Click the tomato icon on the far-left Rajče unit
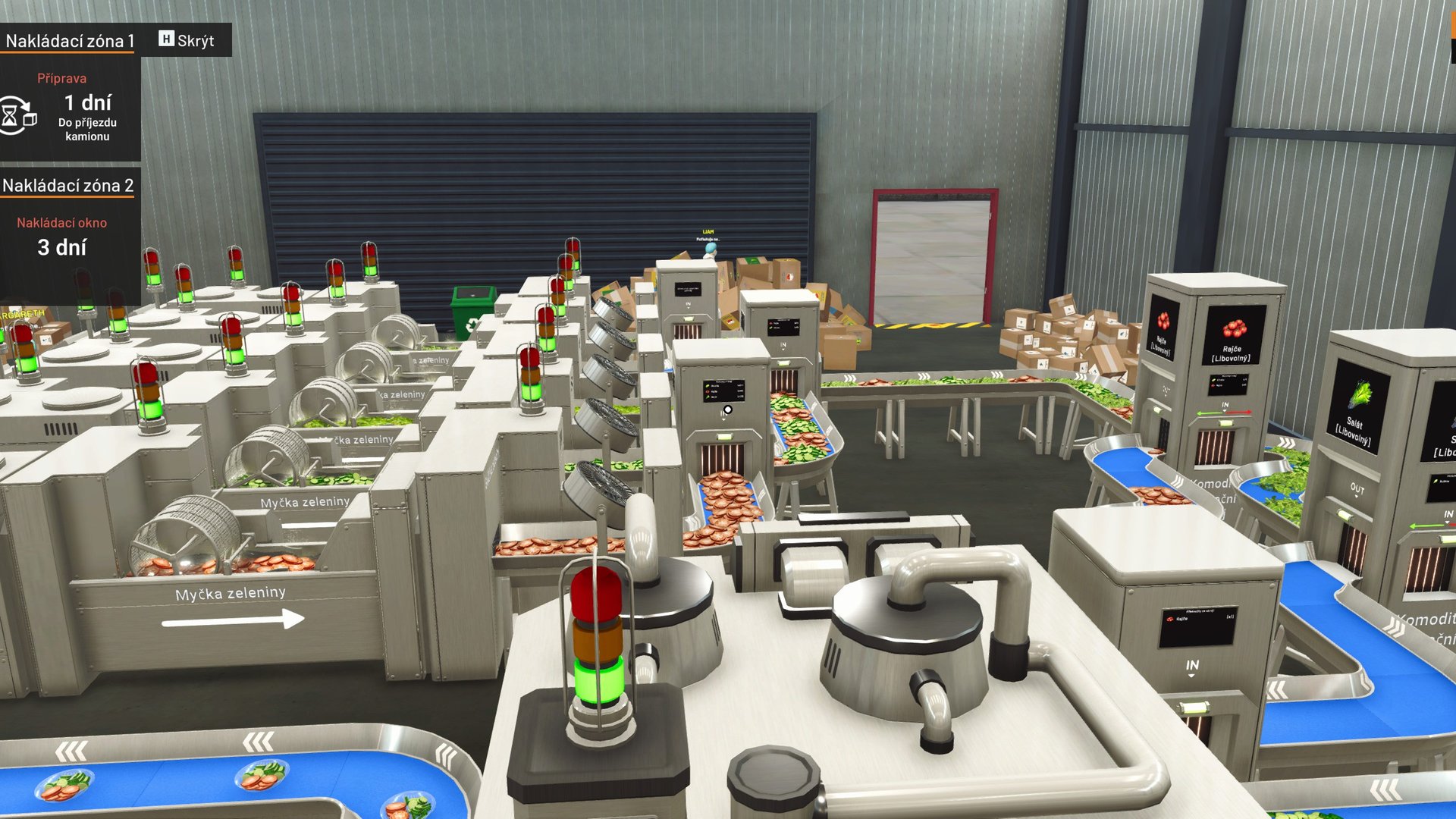This screenshot has height=819, width=1456. pyautogui.click(x=1163, y=320)
